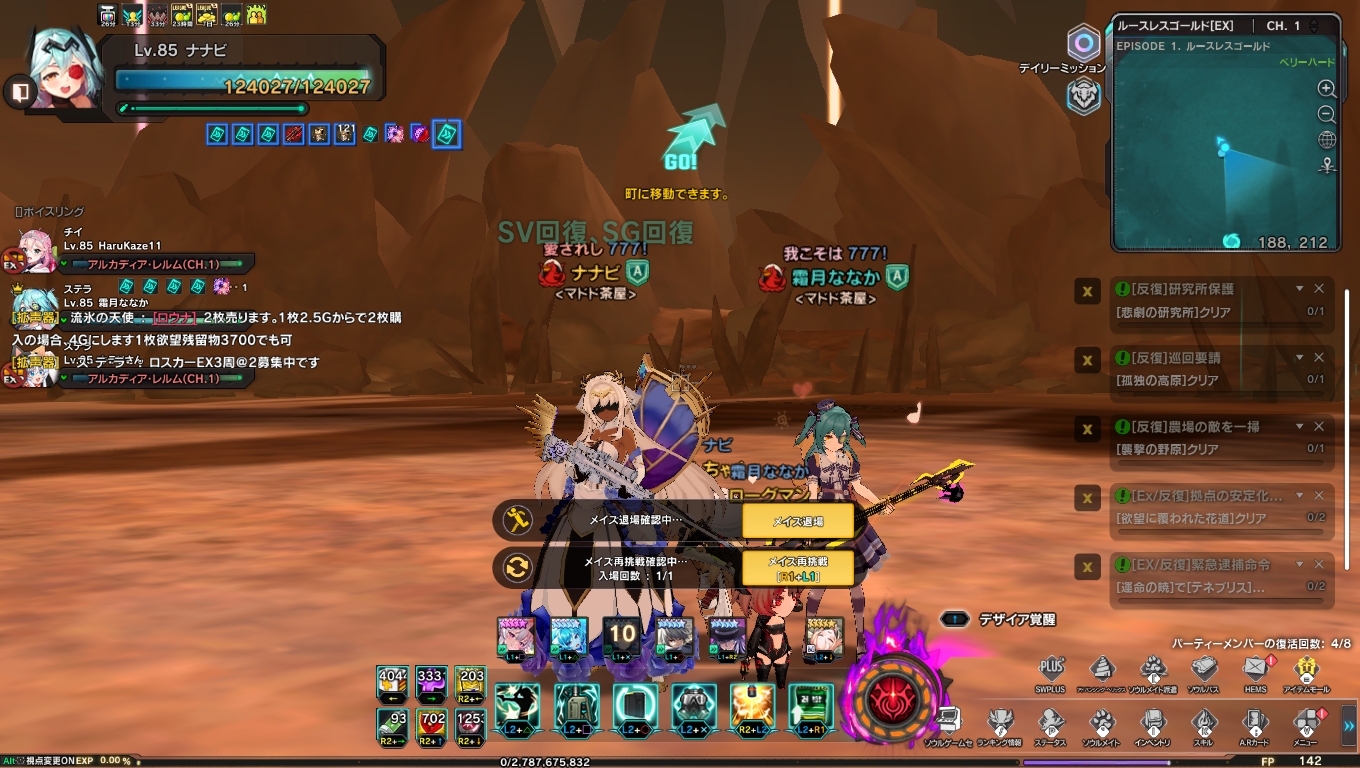Choose the メイズ再挑戦 (retry maze) button

coord(797,567)
